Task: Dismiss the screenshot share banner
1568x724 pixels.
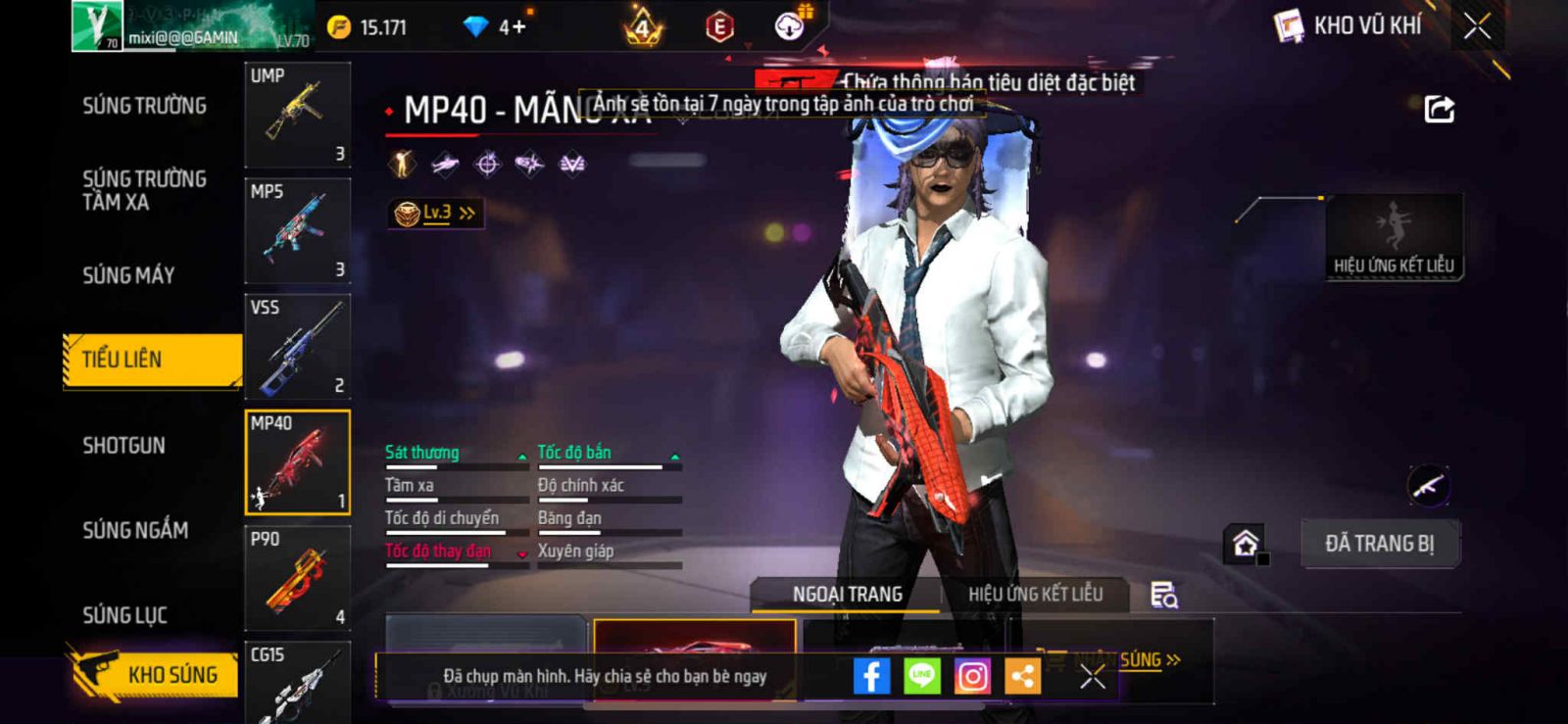Action: pyautogui.click(x=1092, y=676)
